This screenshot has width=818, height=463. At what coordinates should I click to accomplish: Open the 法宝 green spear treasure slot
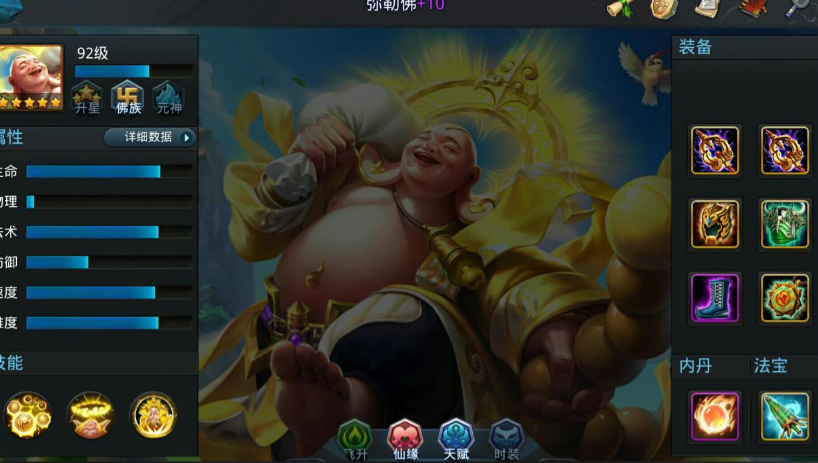[785, 416]
